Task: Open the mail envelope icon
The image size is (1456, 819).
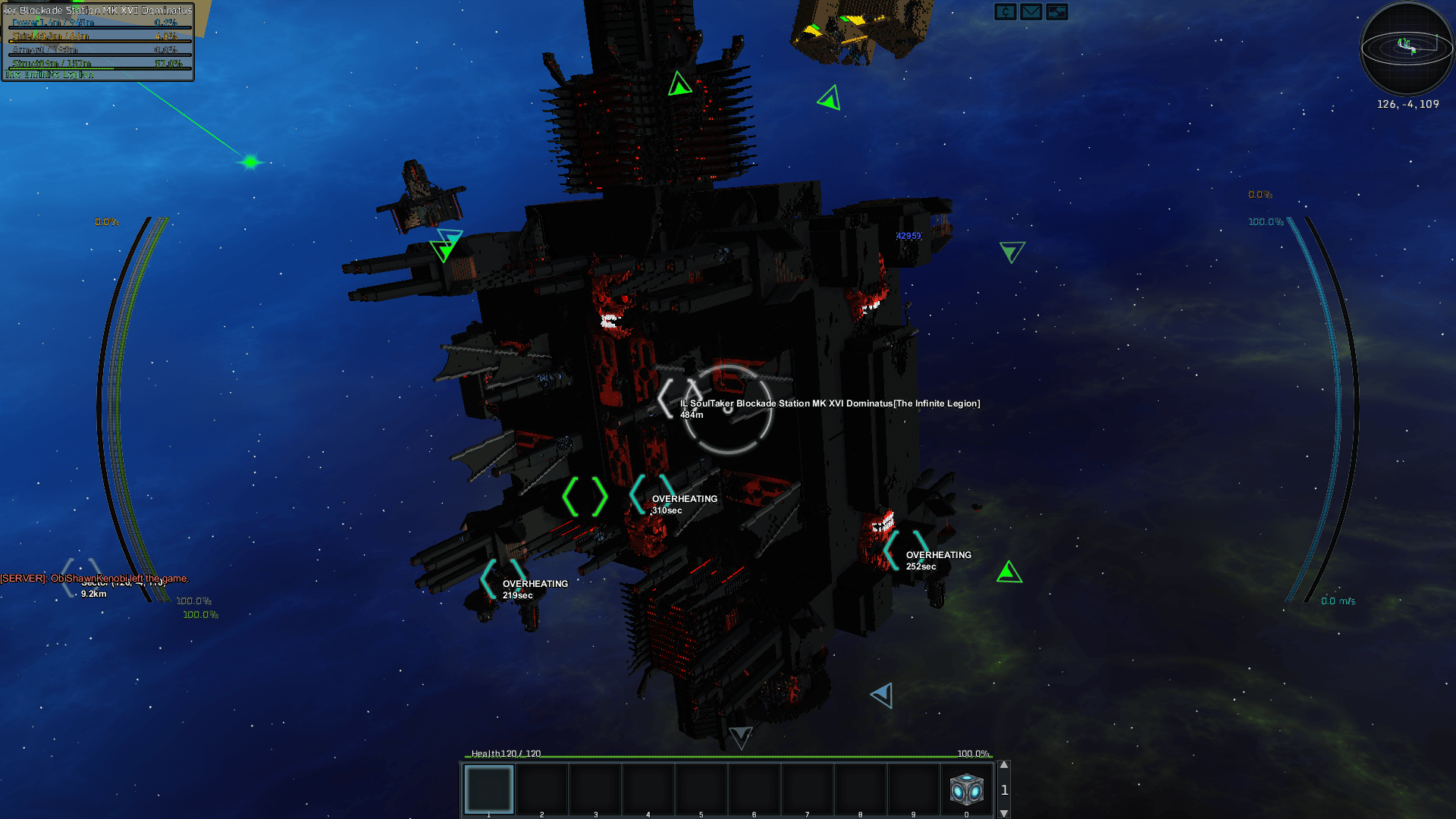Action: (x=1031, y=12)
